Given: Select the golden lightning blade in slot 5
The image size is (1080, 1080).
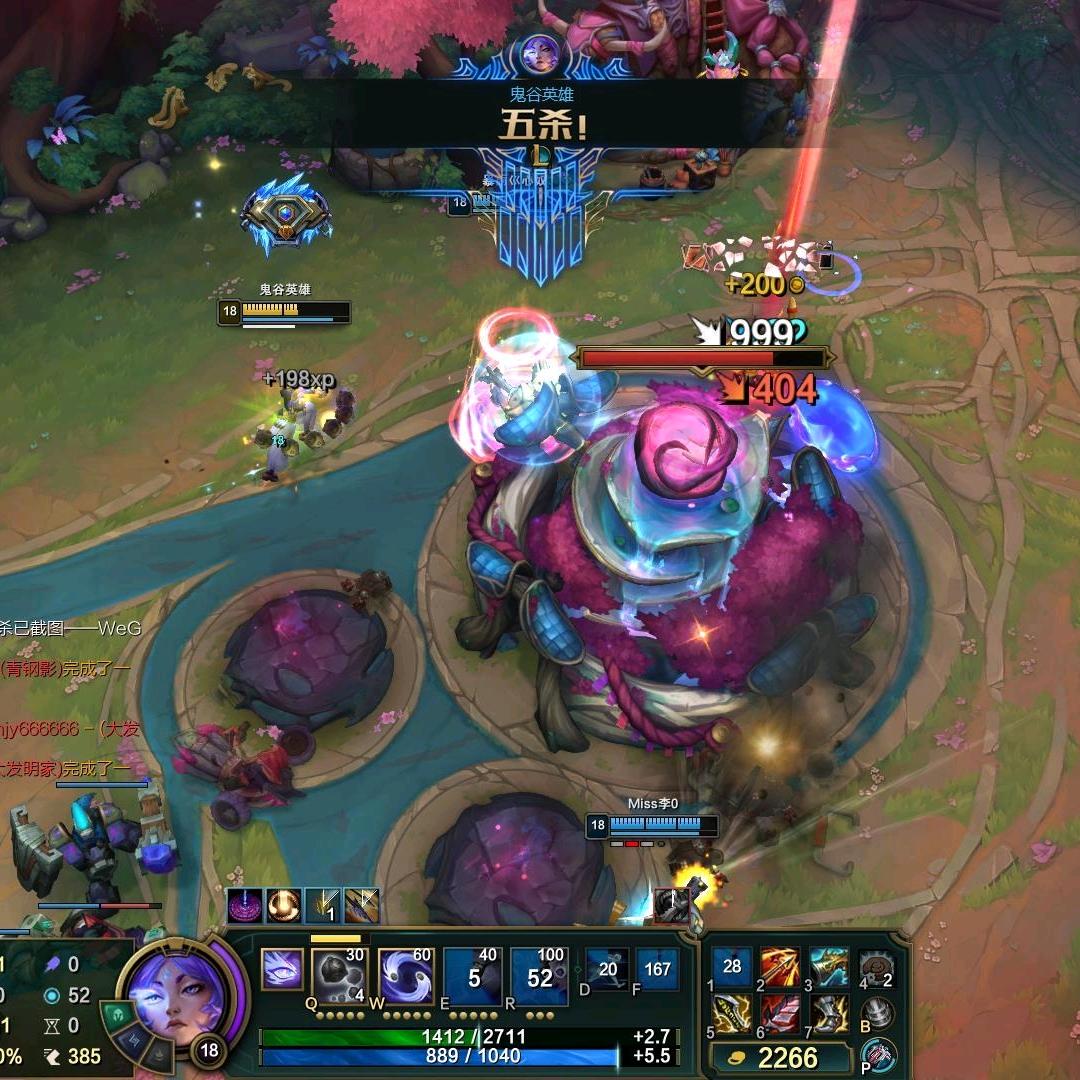Looking at the screenshot, I should pyautogui.click(x=733, y=1014).
